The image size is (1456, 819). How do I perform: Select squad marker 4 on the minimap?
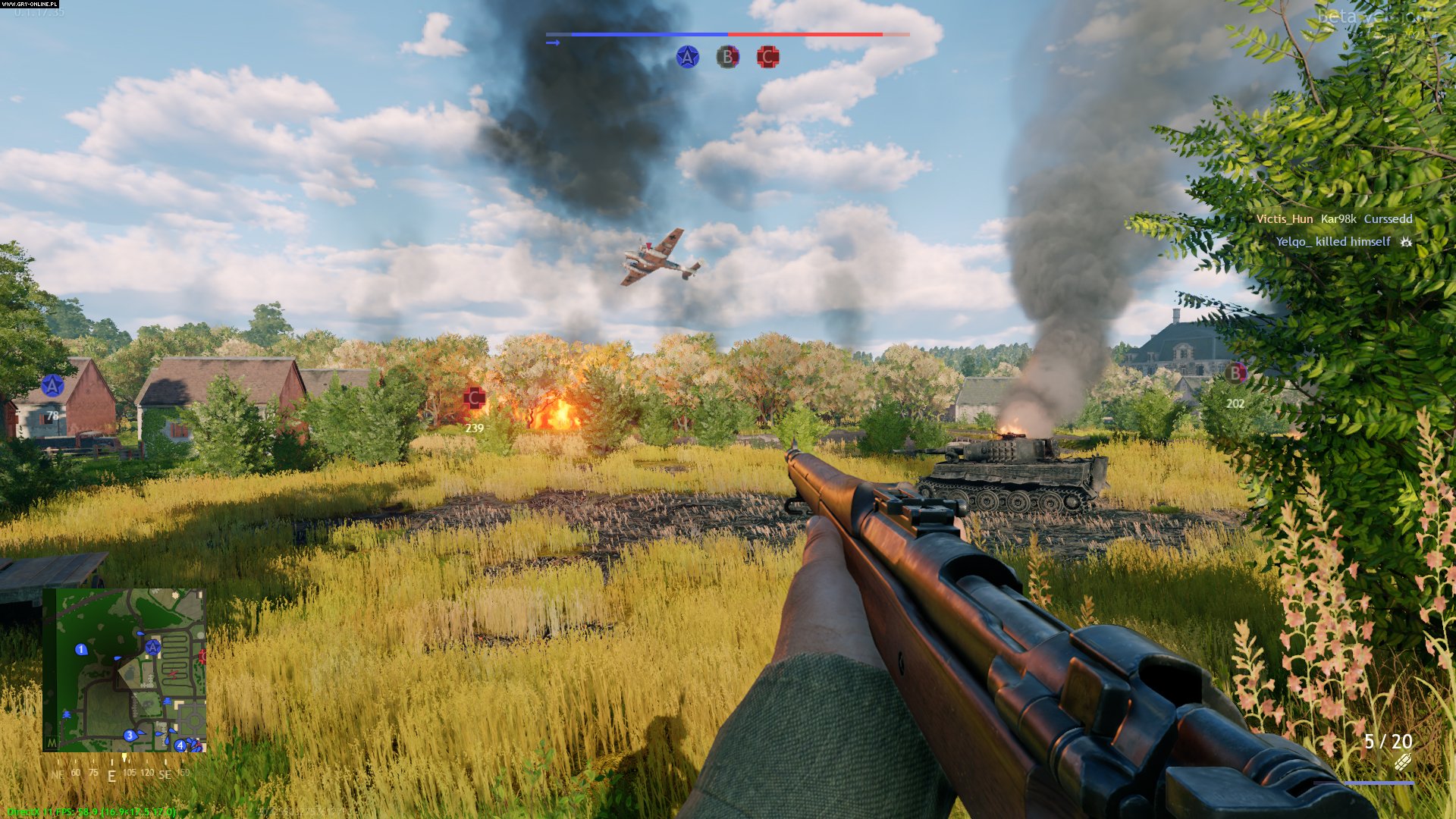[x=180, y=745]
